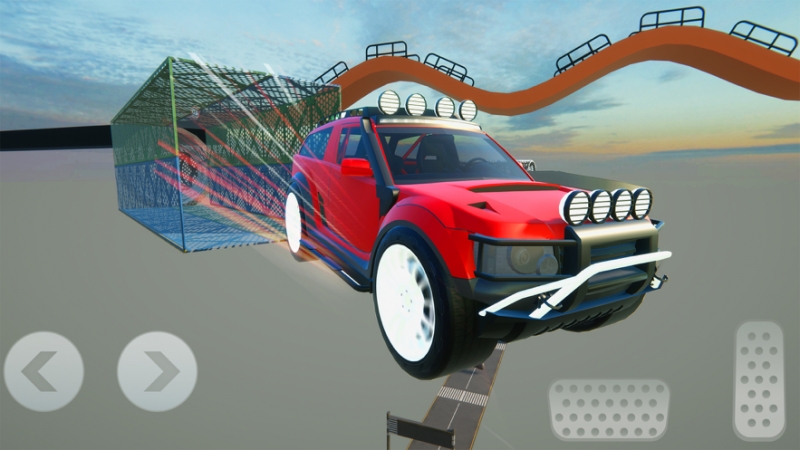This screenshot has width=800, height=450.
Task: Step on the tall gas pedal
Action: (759, 380)
